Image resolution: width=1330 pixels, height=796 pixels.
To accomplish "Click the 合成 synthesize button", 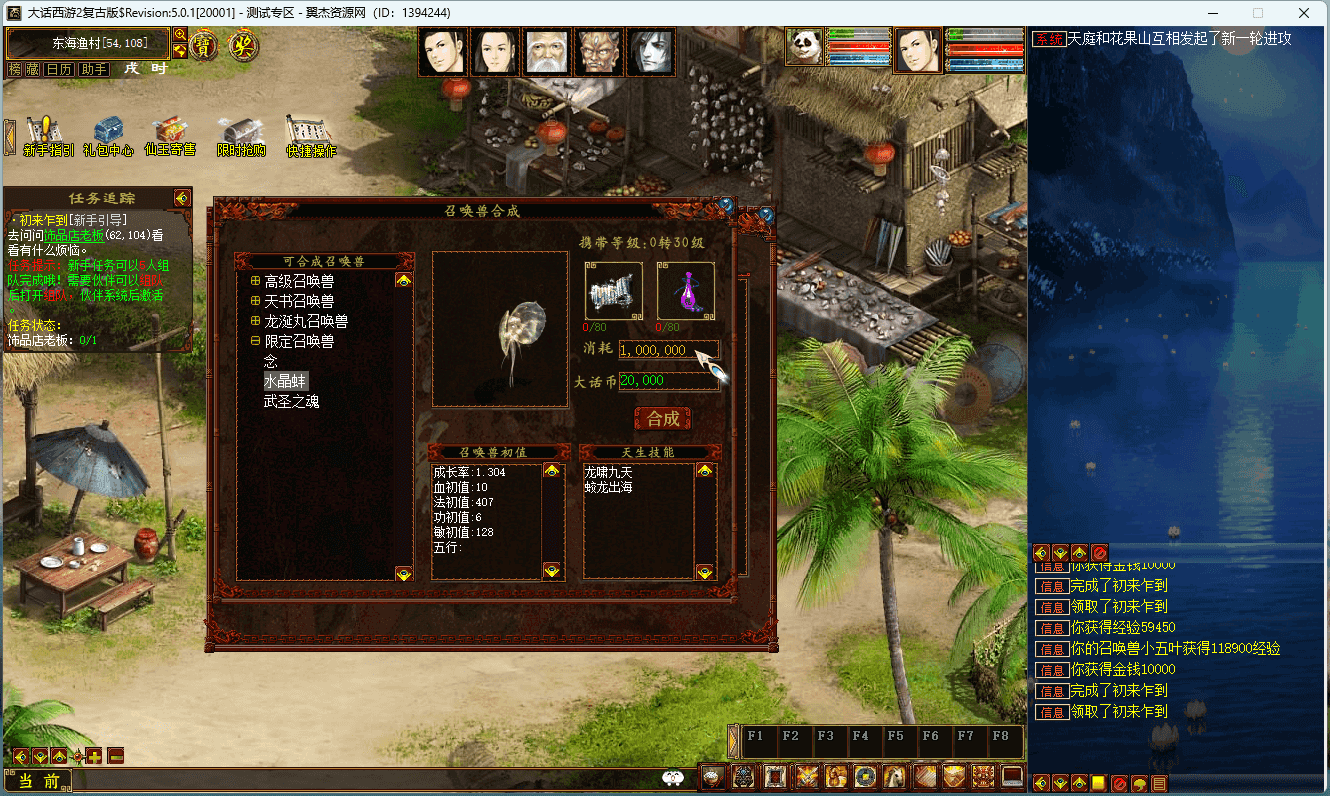I will click(x=663, y=418).
